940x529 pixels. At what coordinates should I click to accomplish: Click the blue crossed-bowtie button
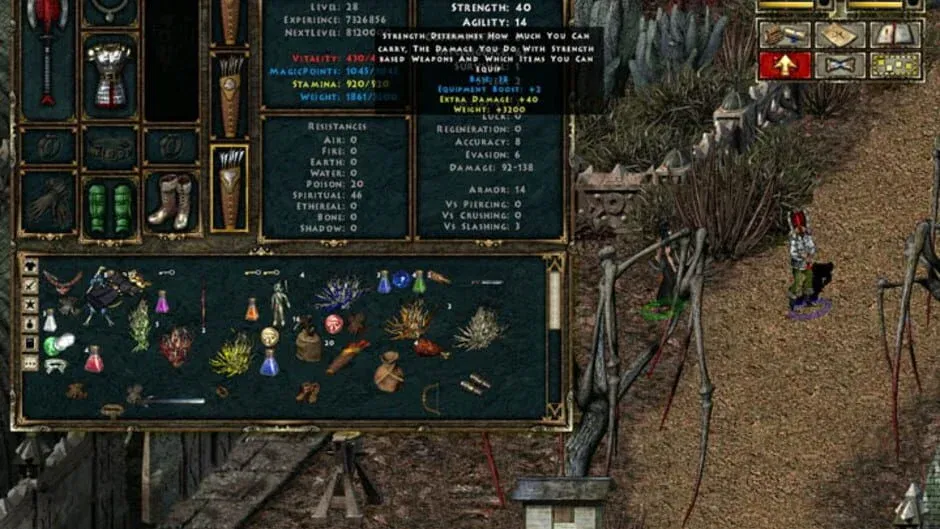click(839, 65)
